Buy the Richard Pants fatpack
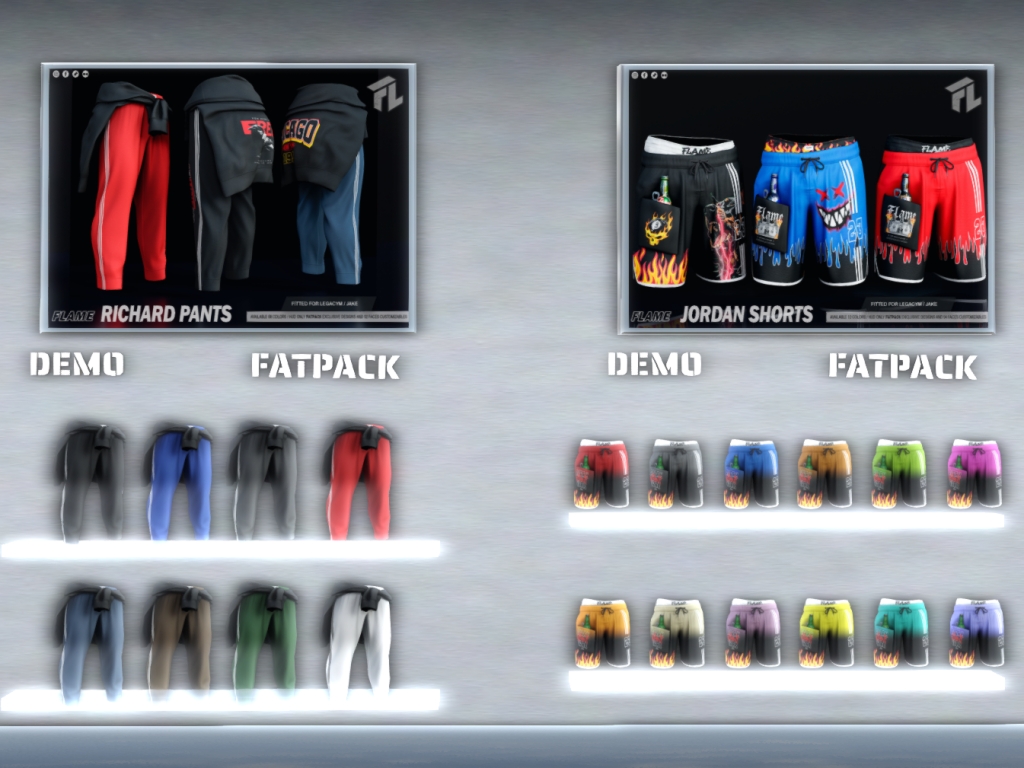Image resolution: width=1024 pixels, height=768 pixels. pos(324,366)
